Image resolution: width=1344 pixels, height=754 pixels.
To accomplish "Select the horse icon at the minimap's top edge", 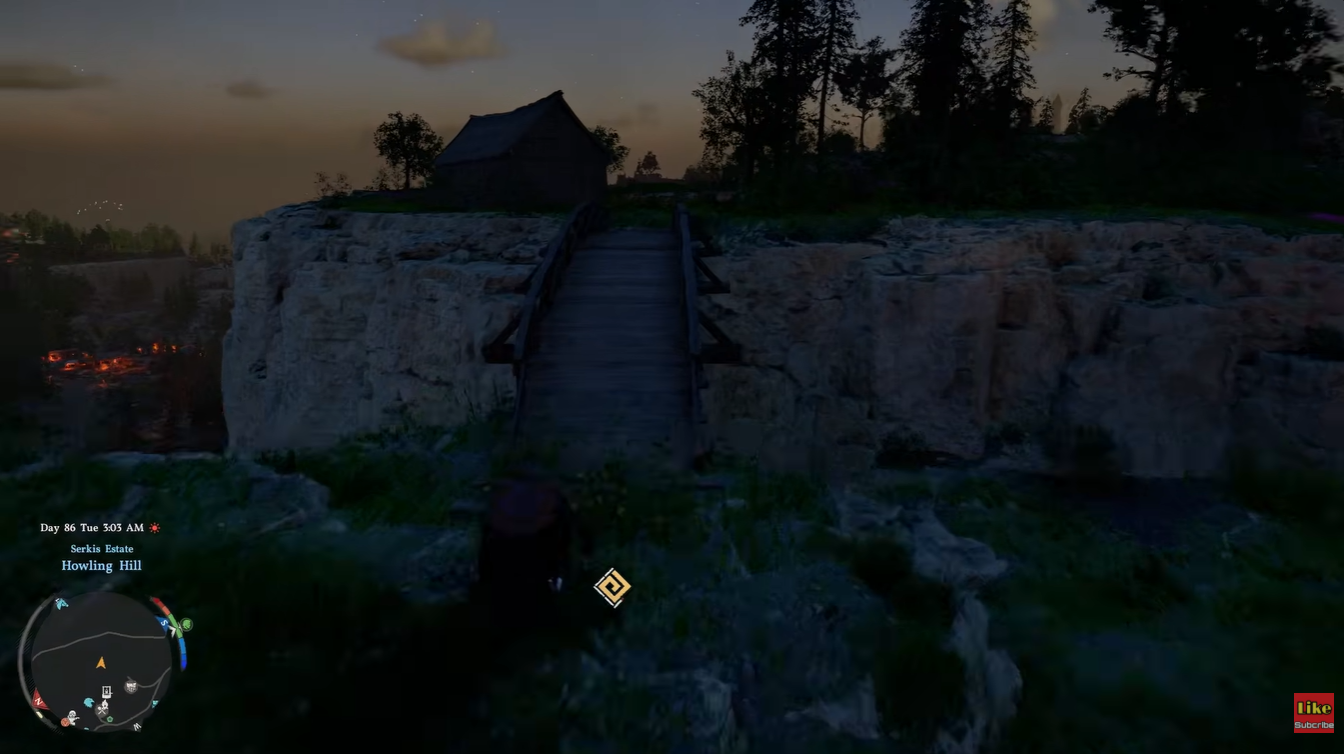I will click(61, 602).
